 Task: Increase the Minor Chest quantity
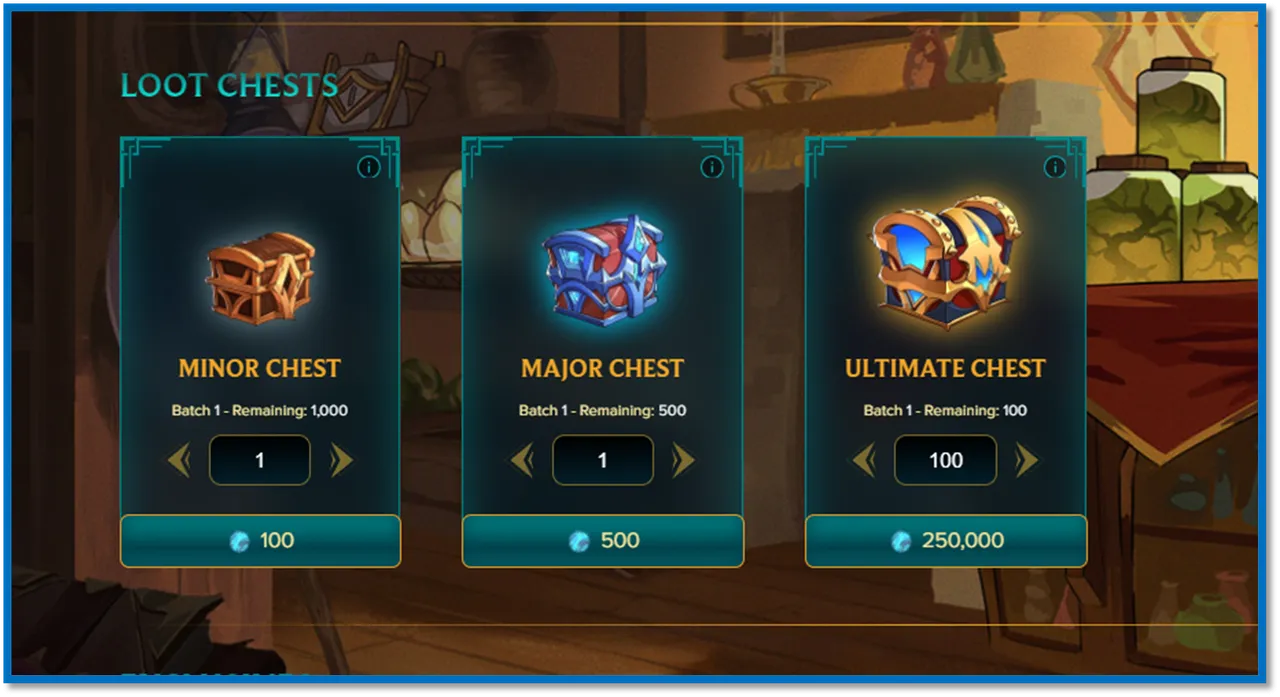pos(341,460)
